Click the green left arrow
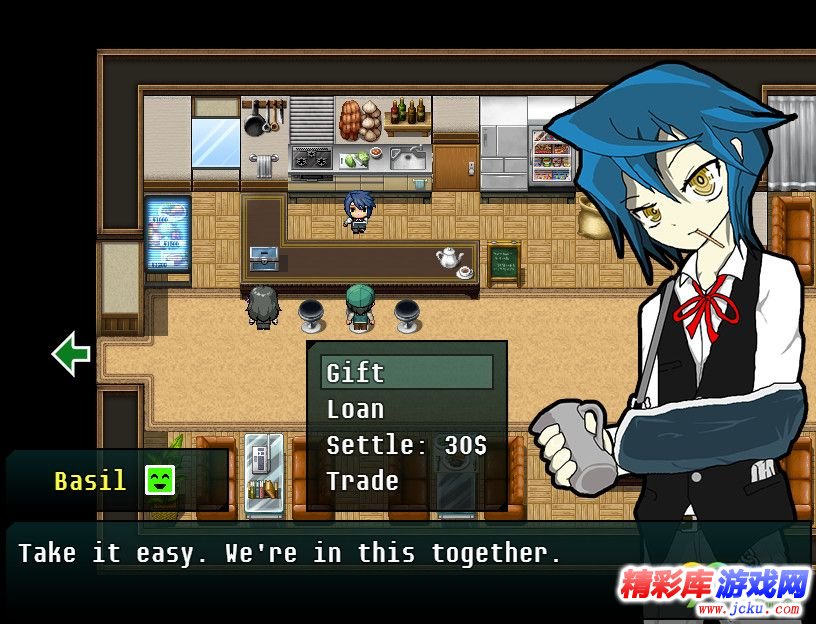The width and height of the screenshot is (816, 624). pyautogui.click(x=71, y=354)
